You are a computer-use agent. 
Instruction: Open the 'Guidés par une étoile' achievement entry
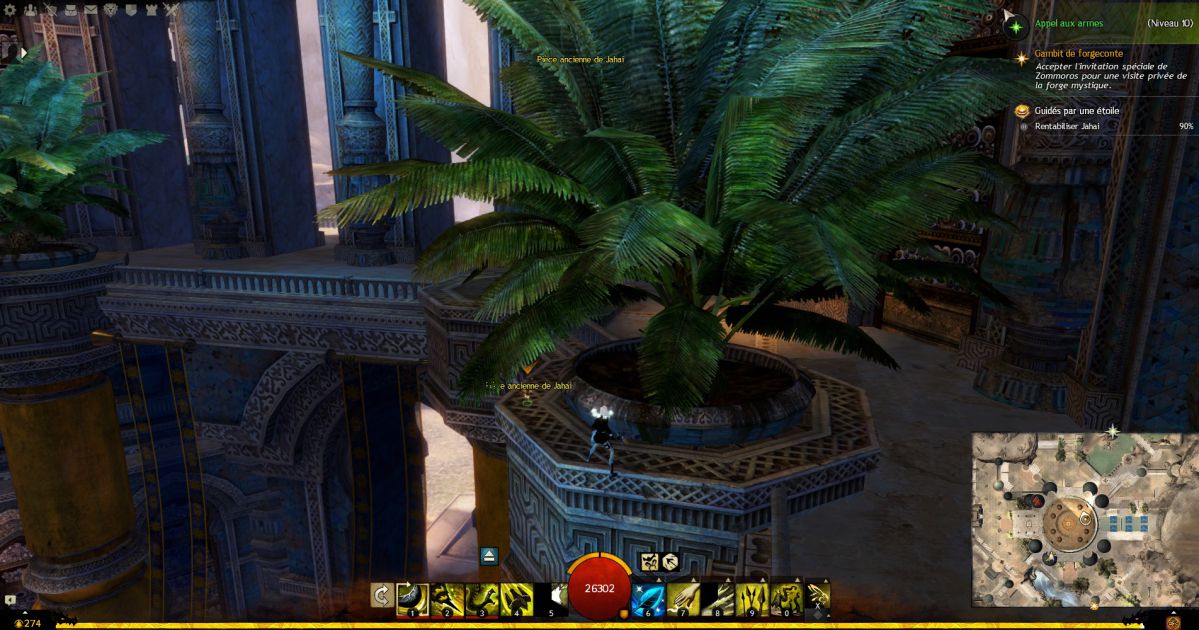coord(1075,111)
